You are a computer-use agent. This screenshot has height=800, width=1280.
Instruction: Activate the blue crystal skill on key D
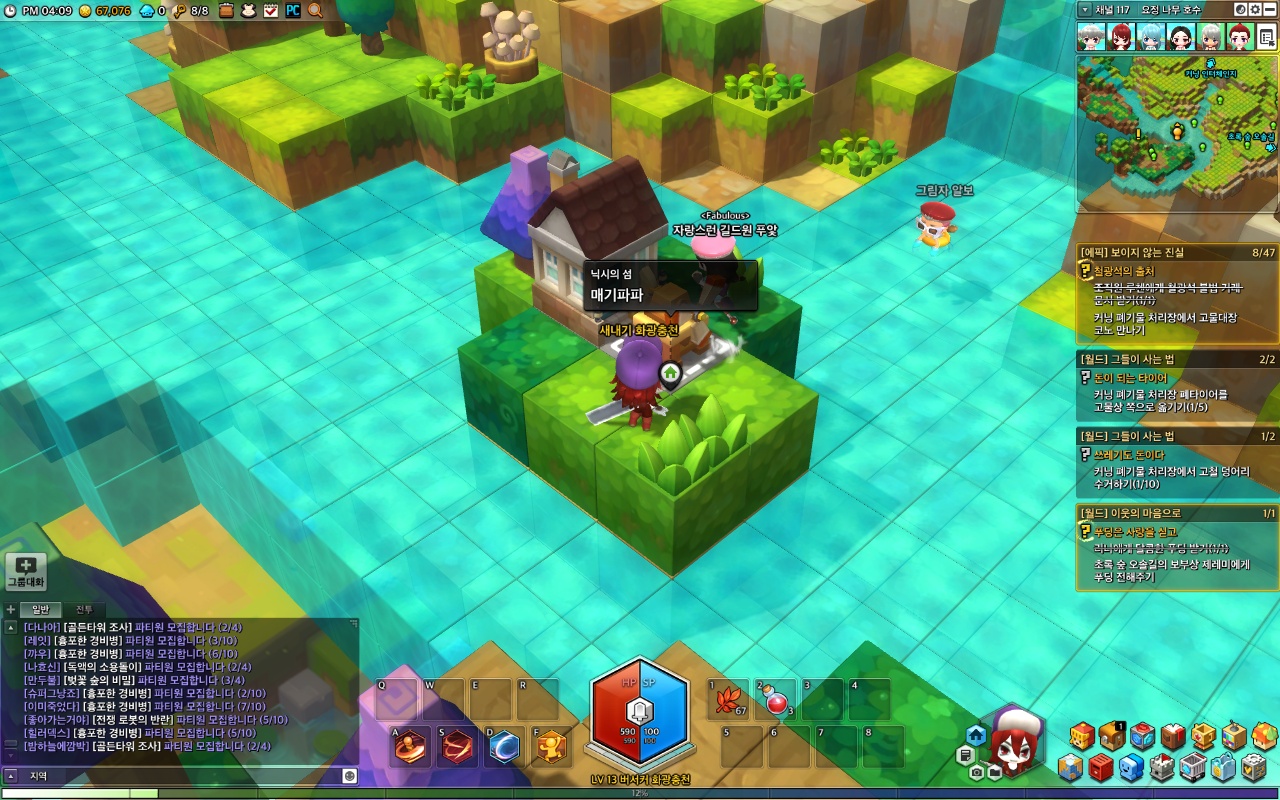click(x=503, y=747)
